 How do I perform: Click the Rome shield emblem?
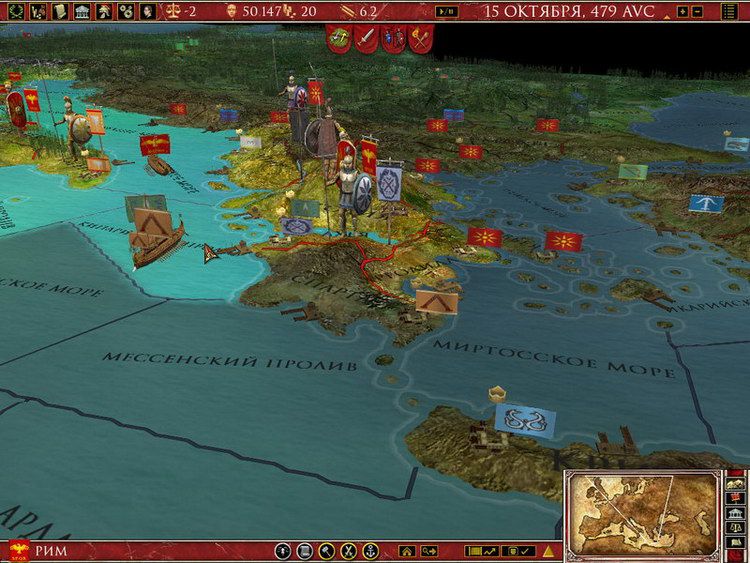(18, 549)
